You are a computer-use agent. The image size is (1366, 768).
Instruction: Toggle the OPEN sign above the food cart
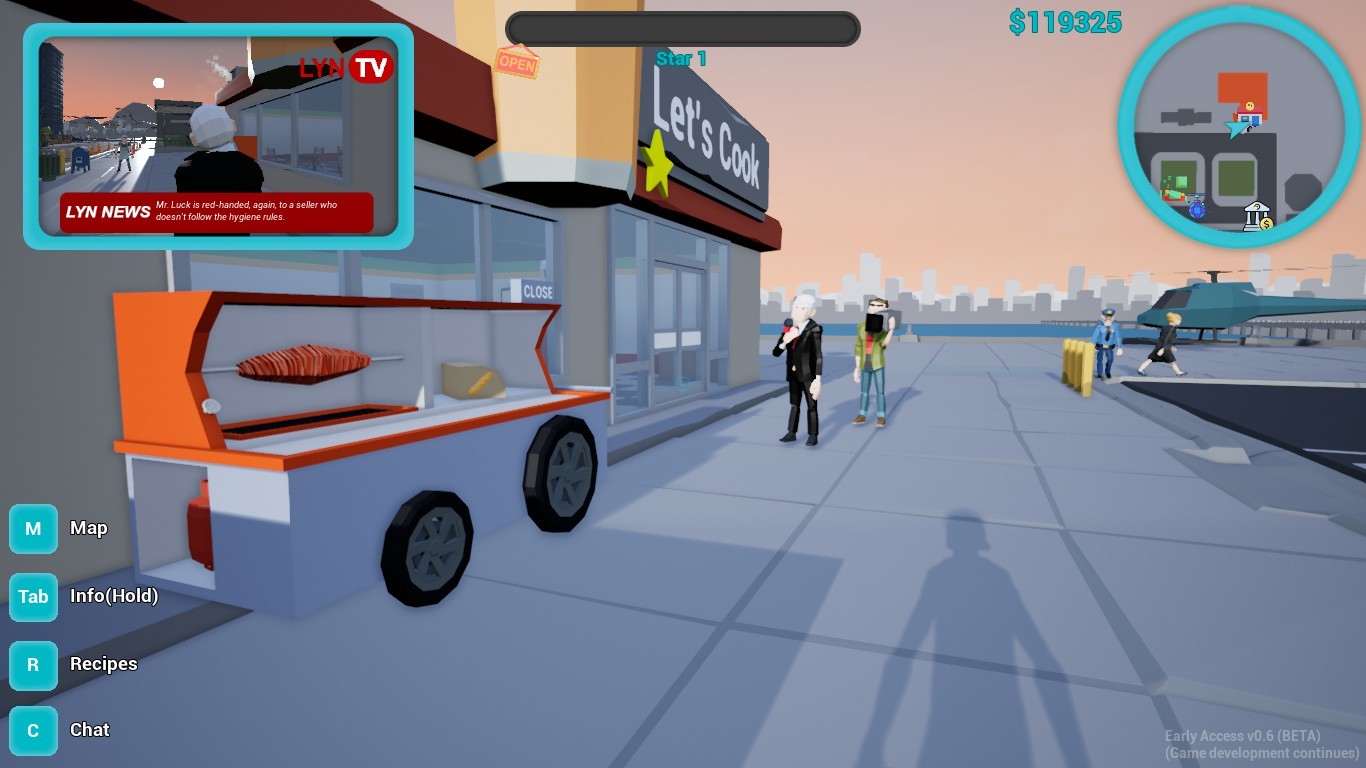click(517, 63)
